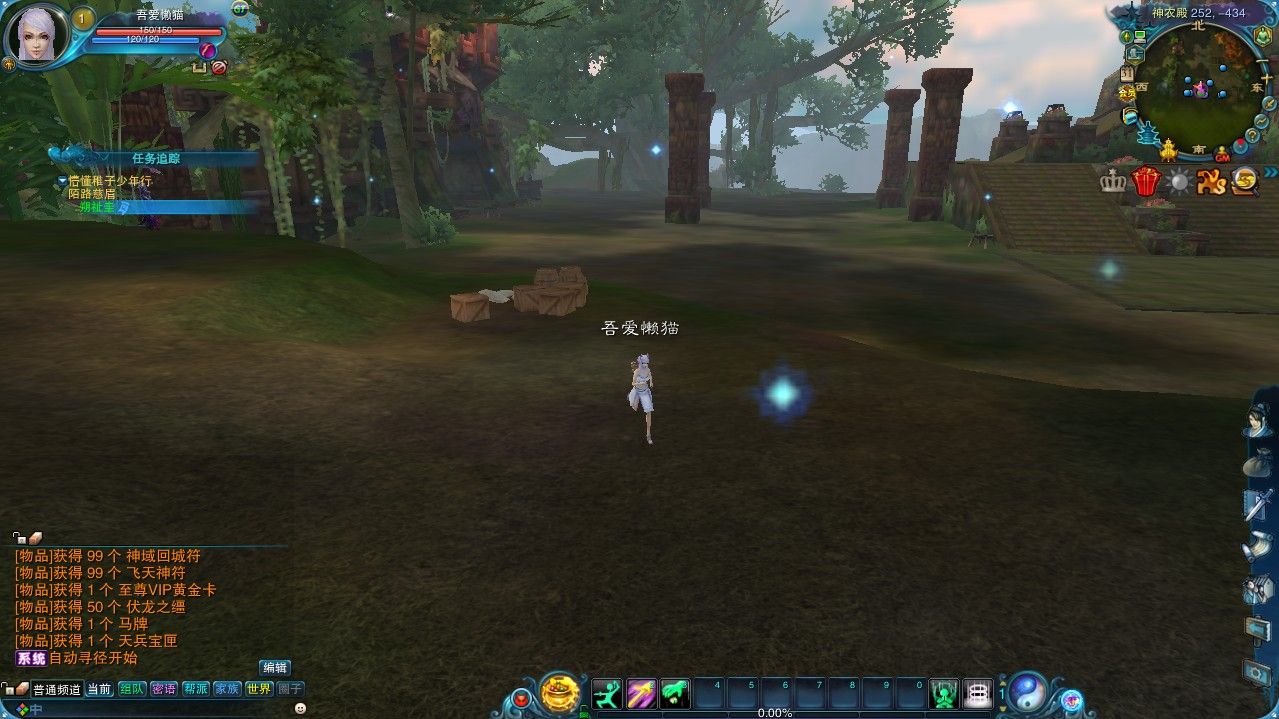
Task: Open the gold coin magnifier icon
Action: click(1245, 181)
